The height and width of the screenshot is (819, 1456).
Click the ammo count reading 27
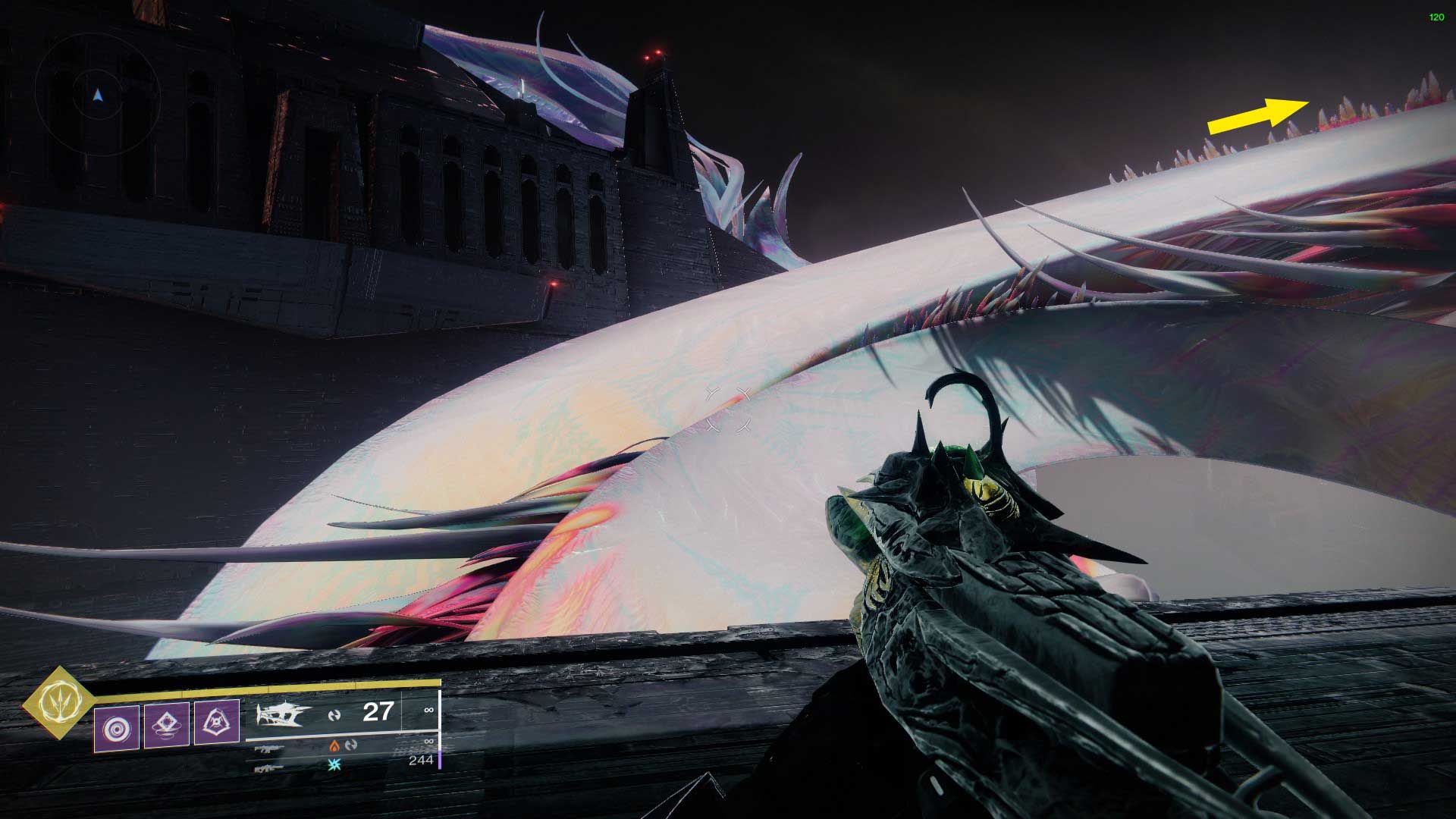(x=379, y=712)
